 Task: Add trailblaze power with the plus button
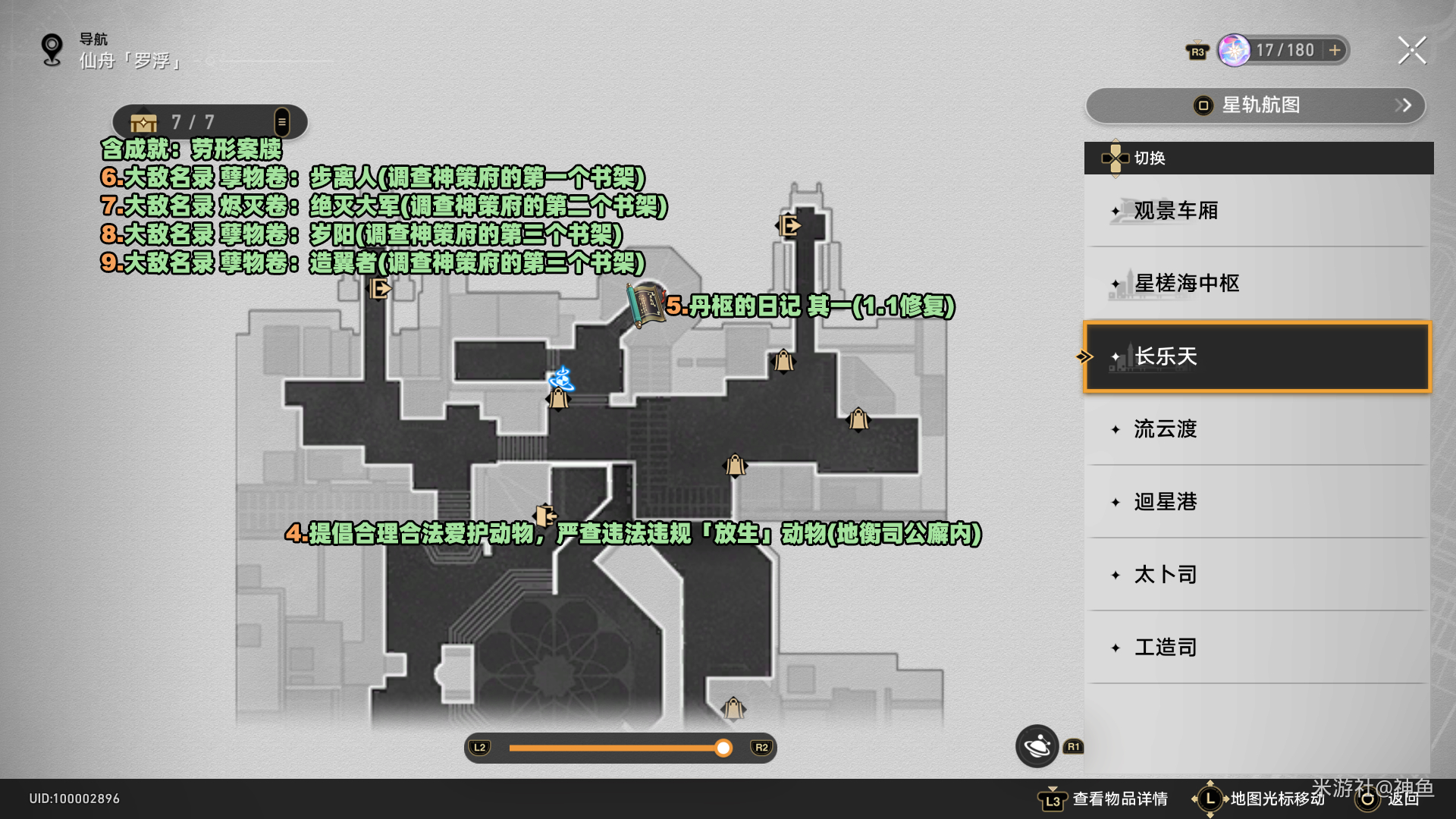tap(1335, 51)
